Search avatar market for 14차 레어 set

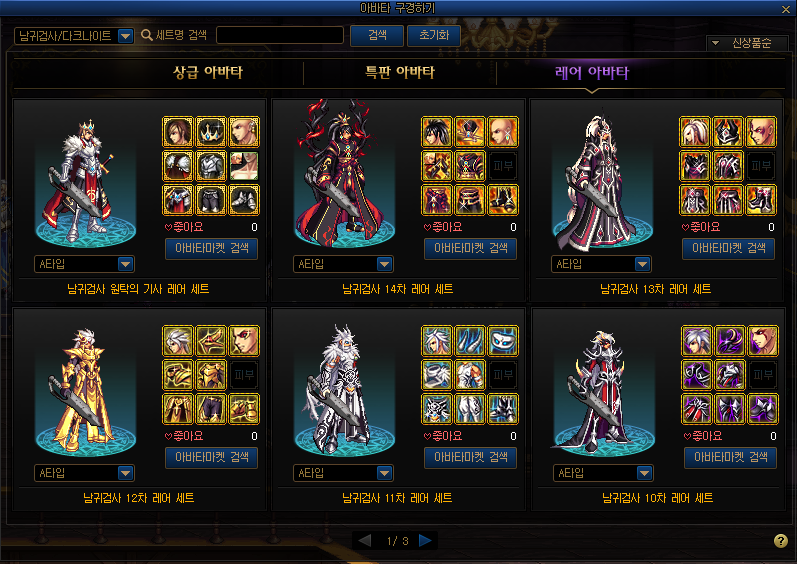tap(470, 249)
